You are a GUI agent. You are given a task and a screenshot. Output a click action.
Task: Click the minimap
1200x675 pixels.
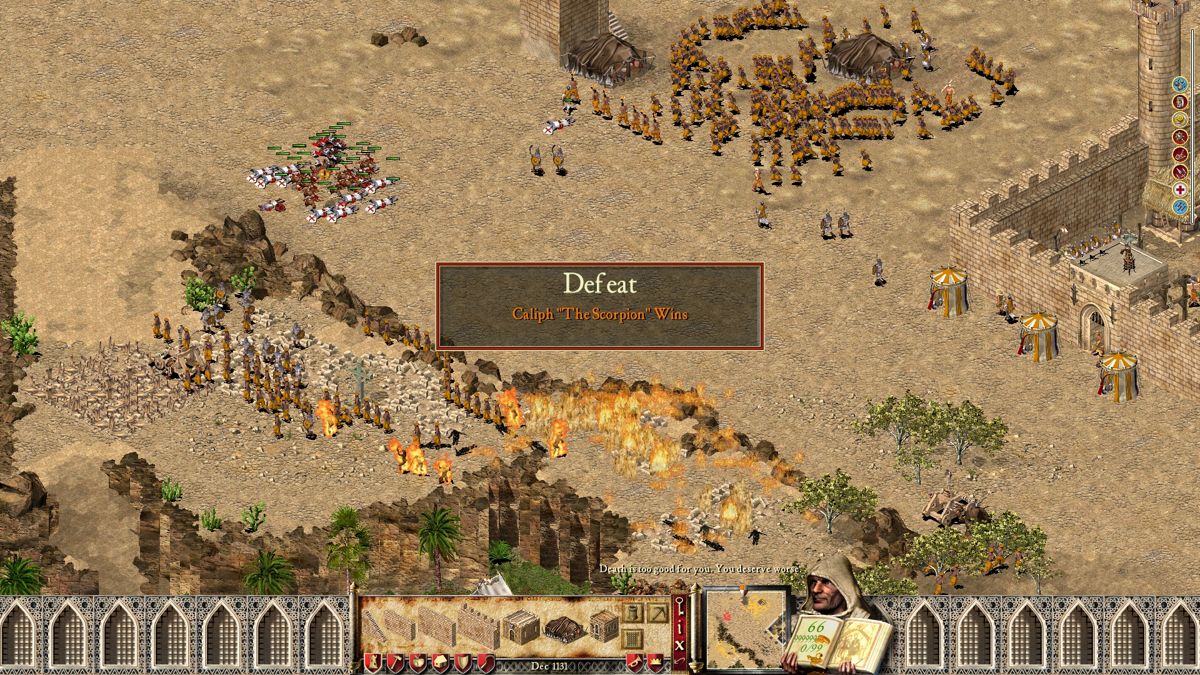746,627
